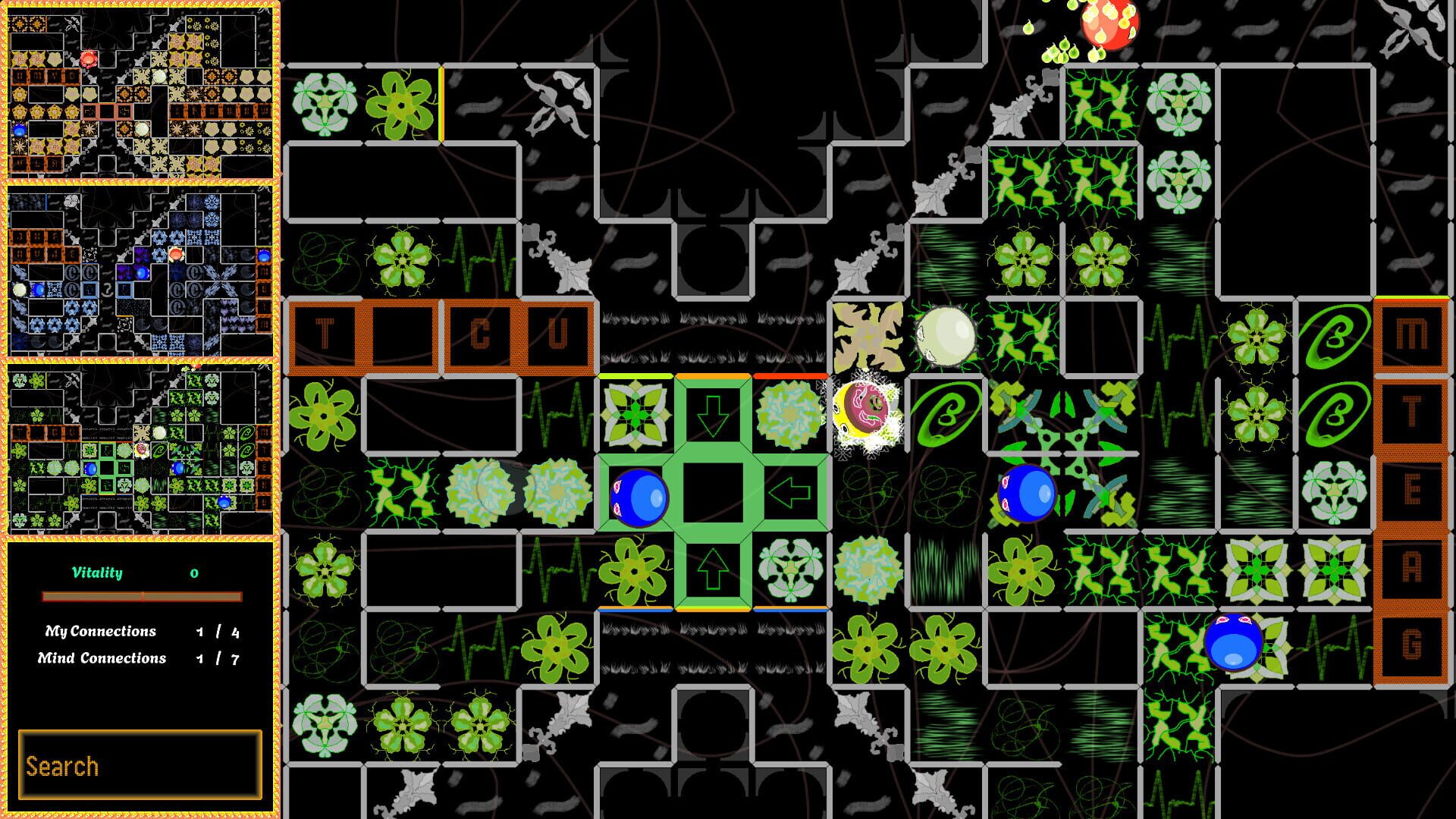Expand the letter C tile on the orange row

[481, 334]
